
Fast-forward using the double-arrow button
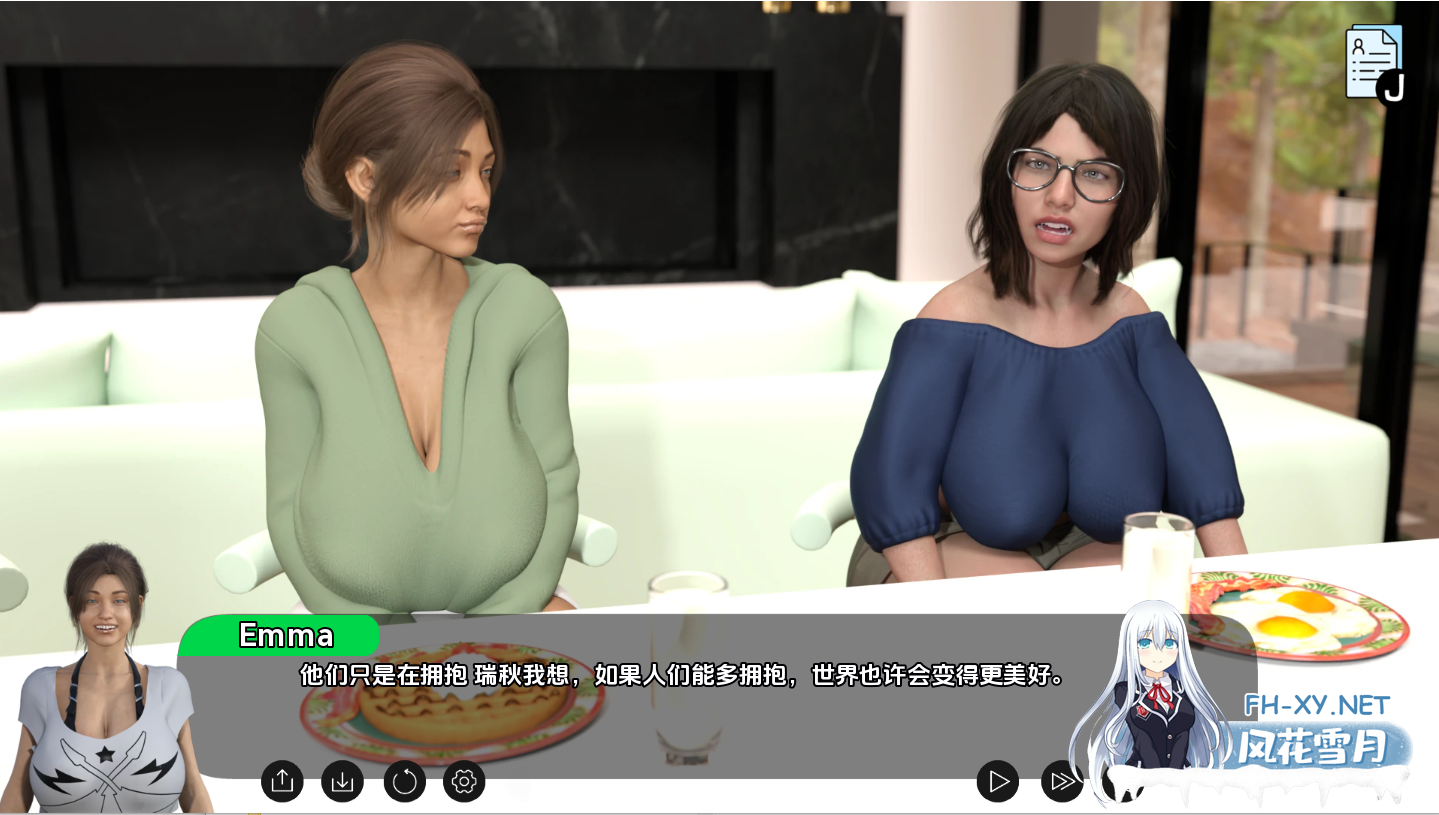1060,783
